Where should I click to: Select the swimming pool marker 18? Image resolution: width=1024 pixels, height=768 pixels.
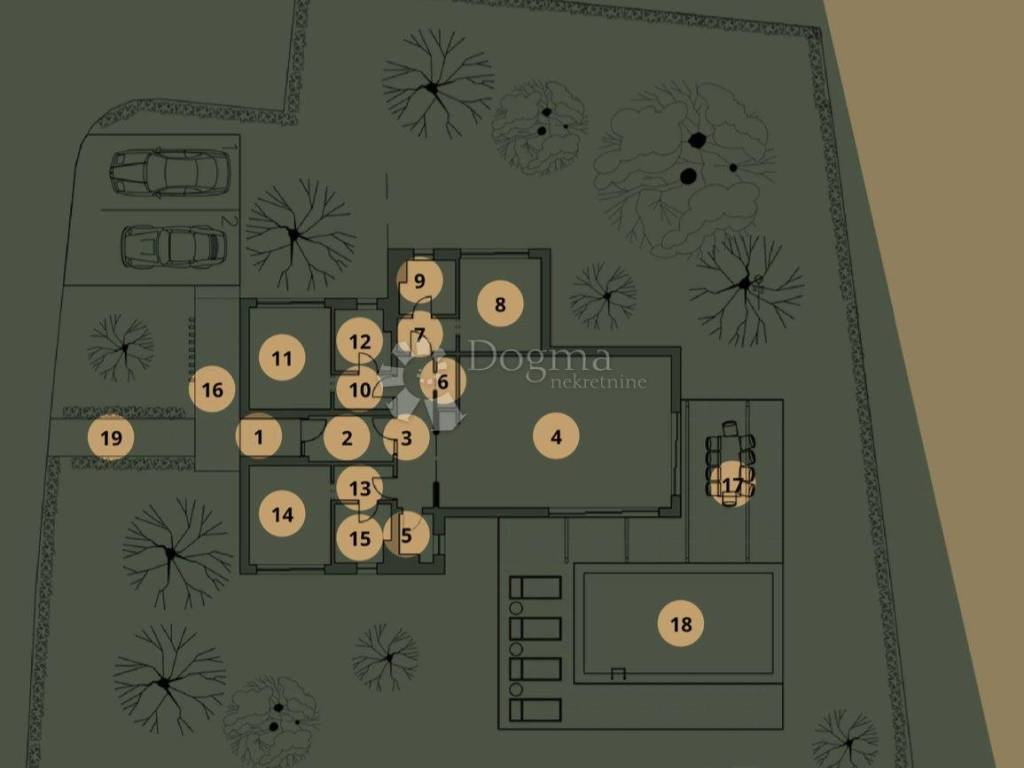681,624
